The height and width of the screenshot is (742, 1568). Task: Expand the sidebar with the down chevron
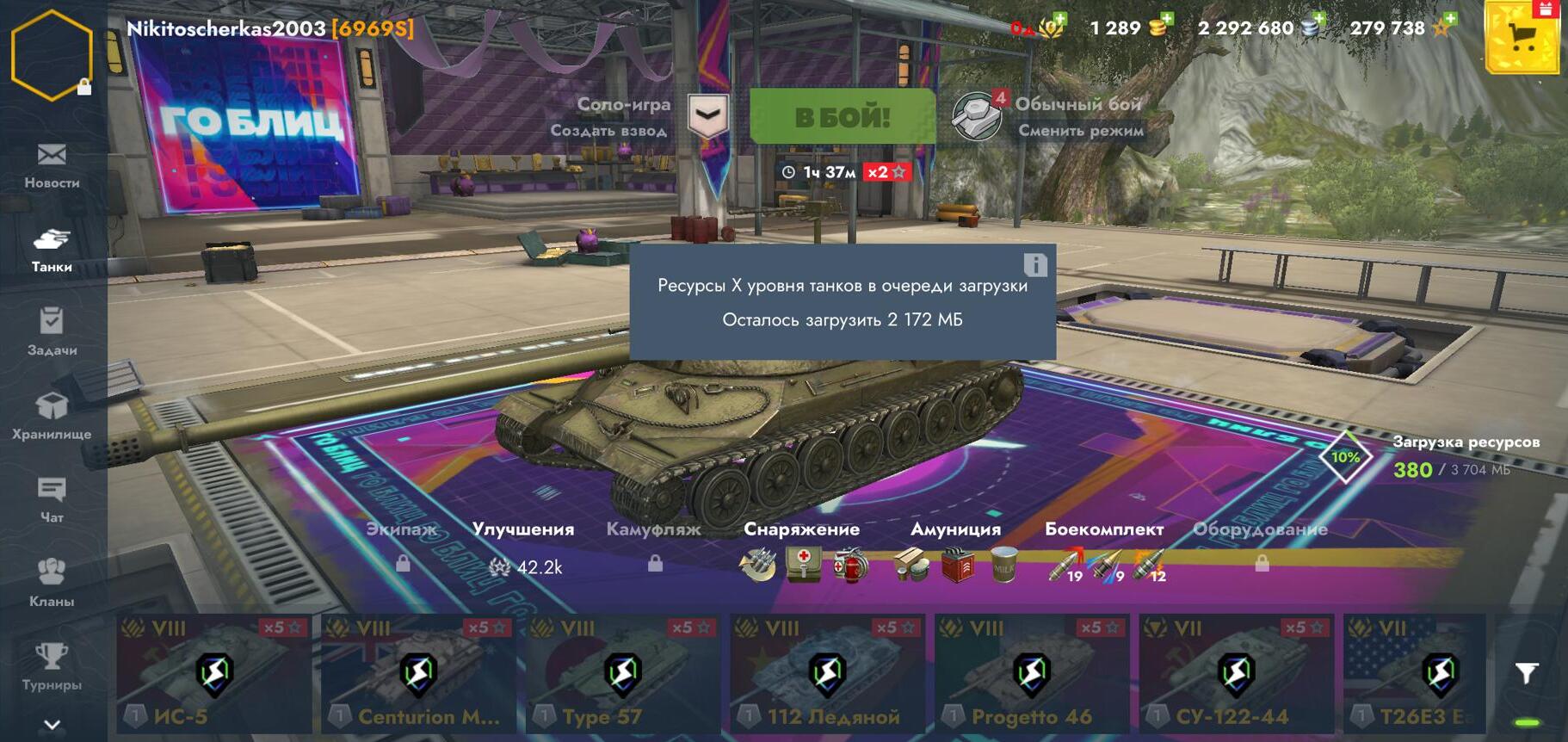click(x=52, y=725)
